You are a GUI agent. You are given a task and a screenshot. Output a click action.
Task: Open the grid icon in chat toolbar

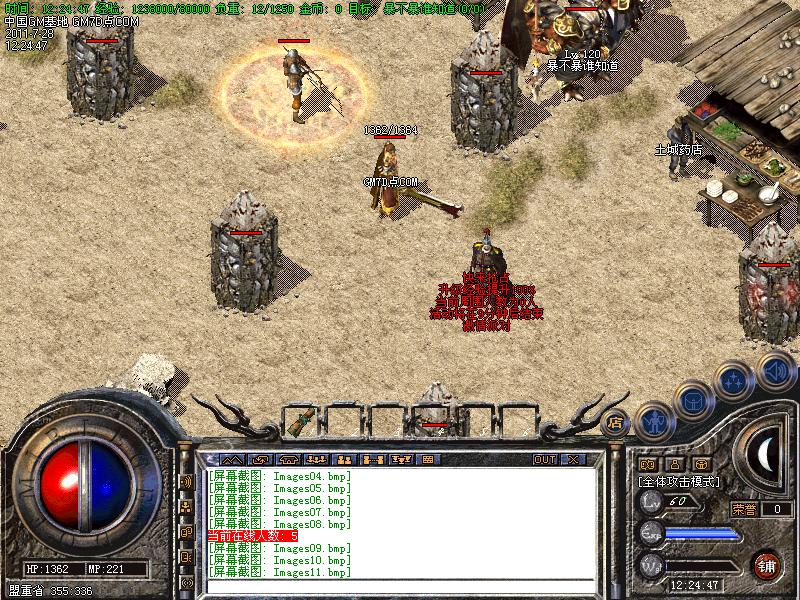(x=427, y=459)
